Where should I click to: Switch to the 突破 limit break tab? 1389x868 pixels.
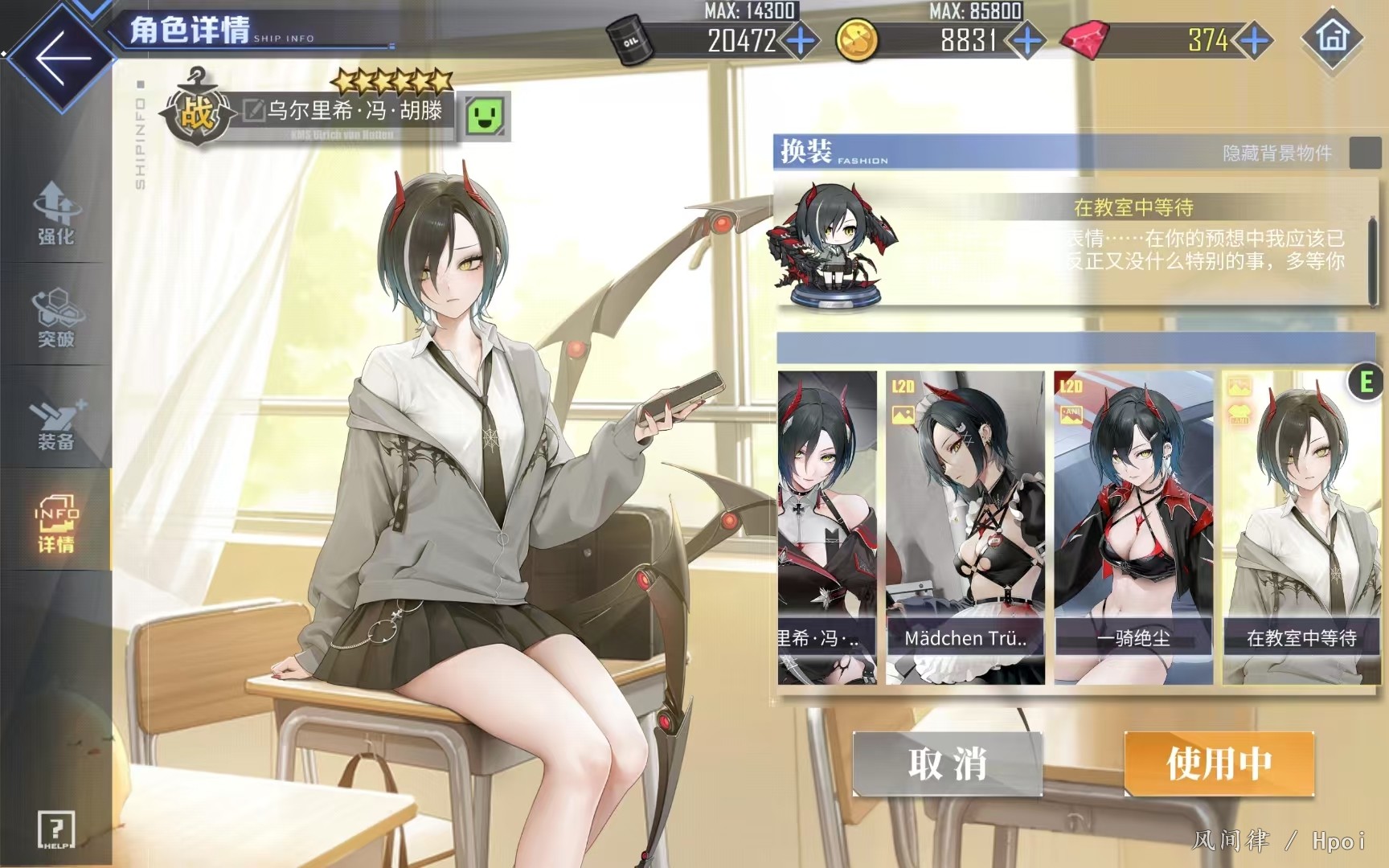pyautogui.click(x=55, y=317)
